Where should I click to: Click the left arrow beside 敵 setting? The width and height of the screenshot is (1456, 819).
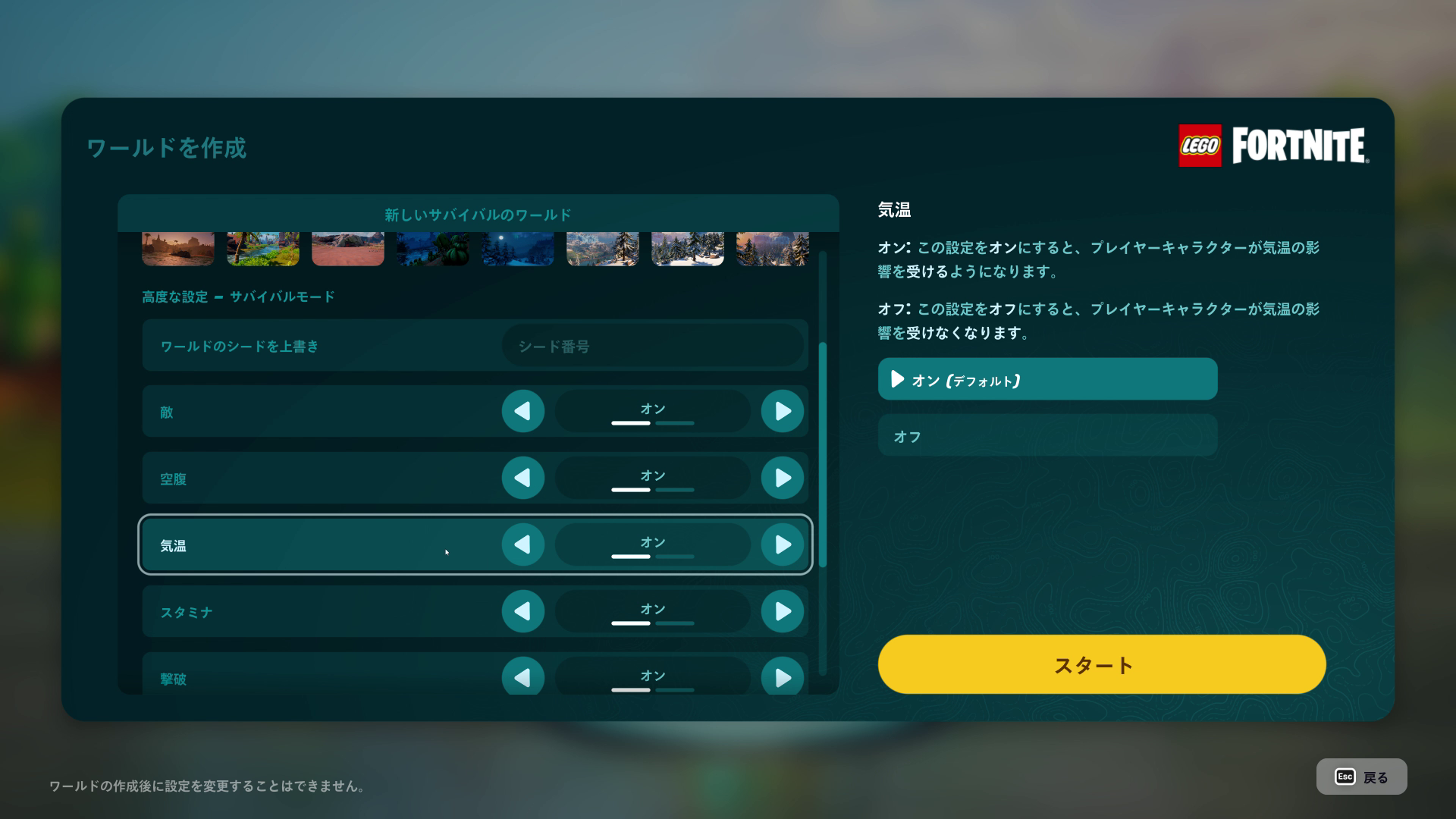click(x=522, y=412)
